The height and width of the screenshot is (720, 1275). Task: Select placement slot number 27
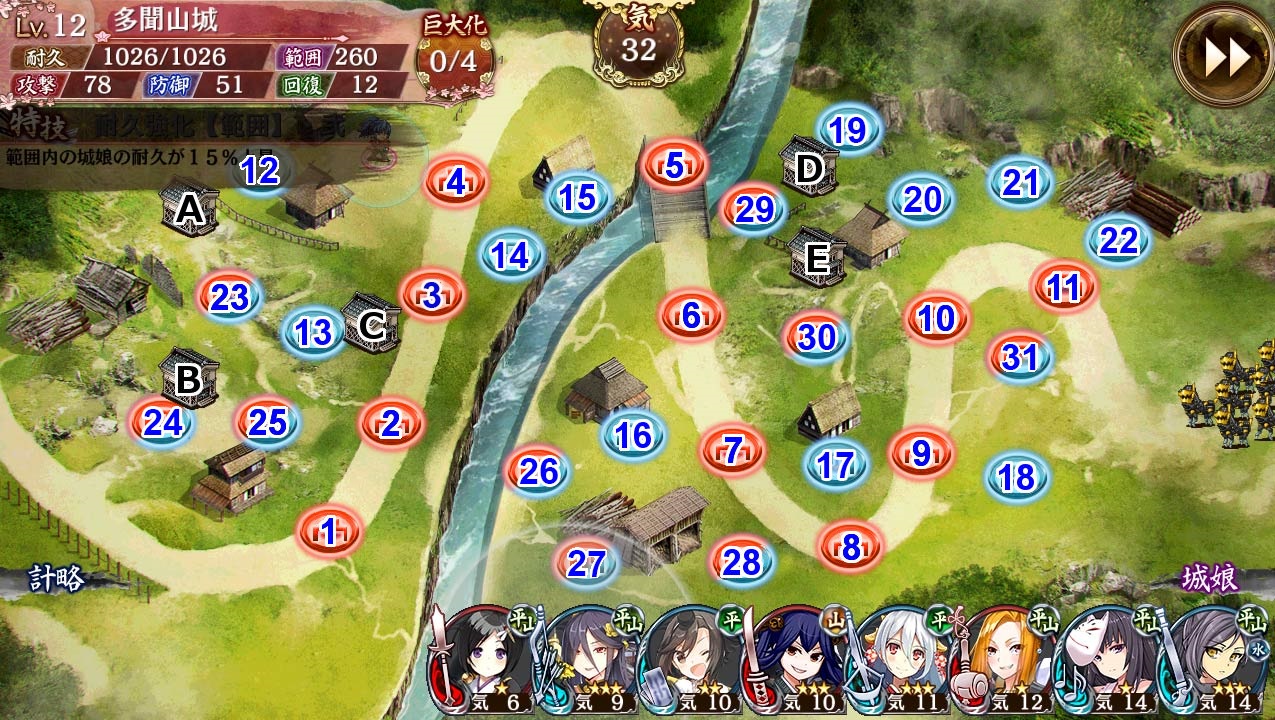coord(587,563)
